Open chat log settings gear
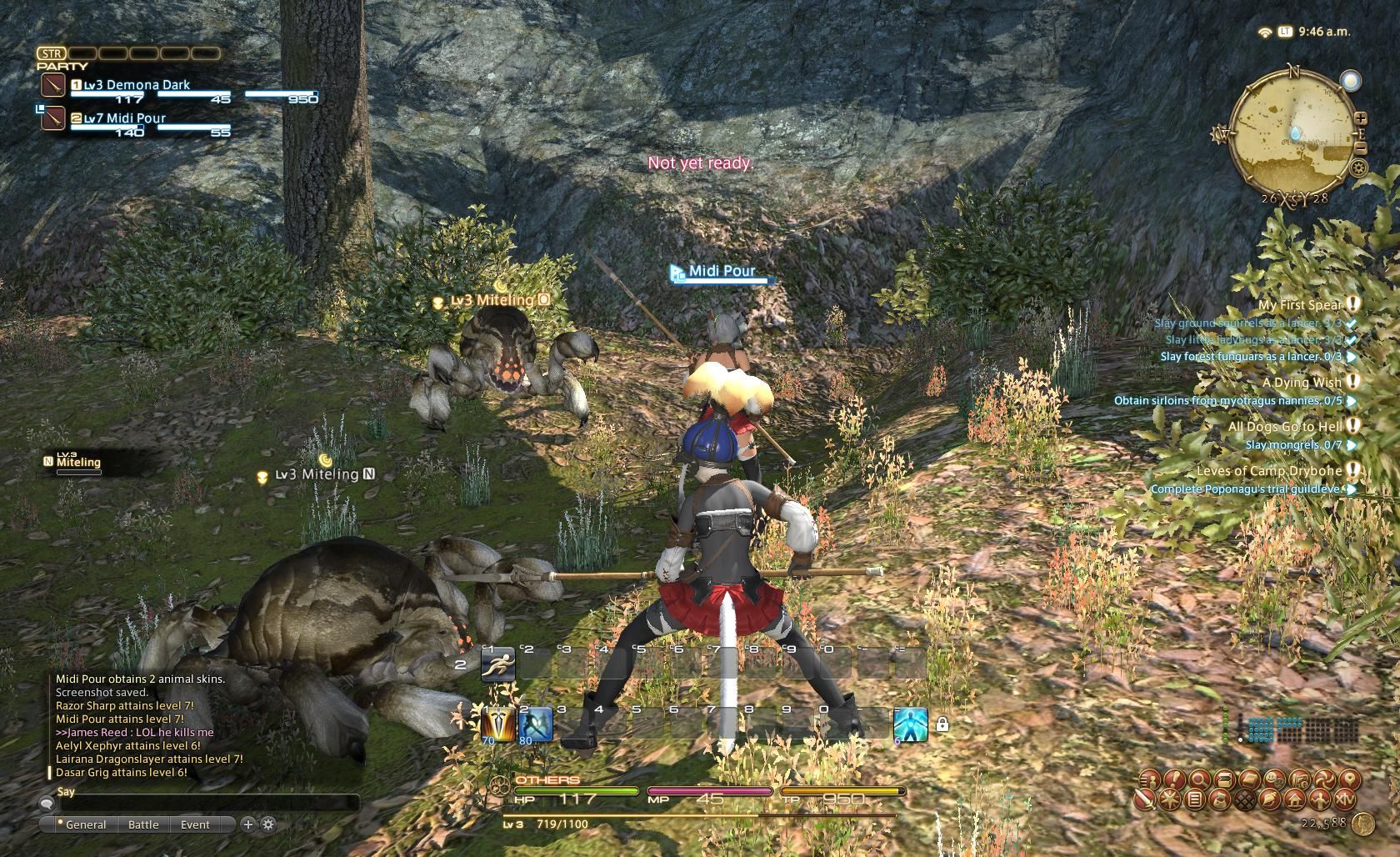Viewport: 1400px width, 857px height. [x=268, y=824]
